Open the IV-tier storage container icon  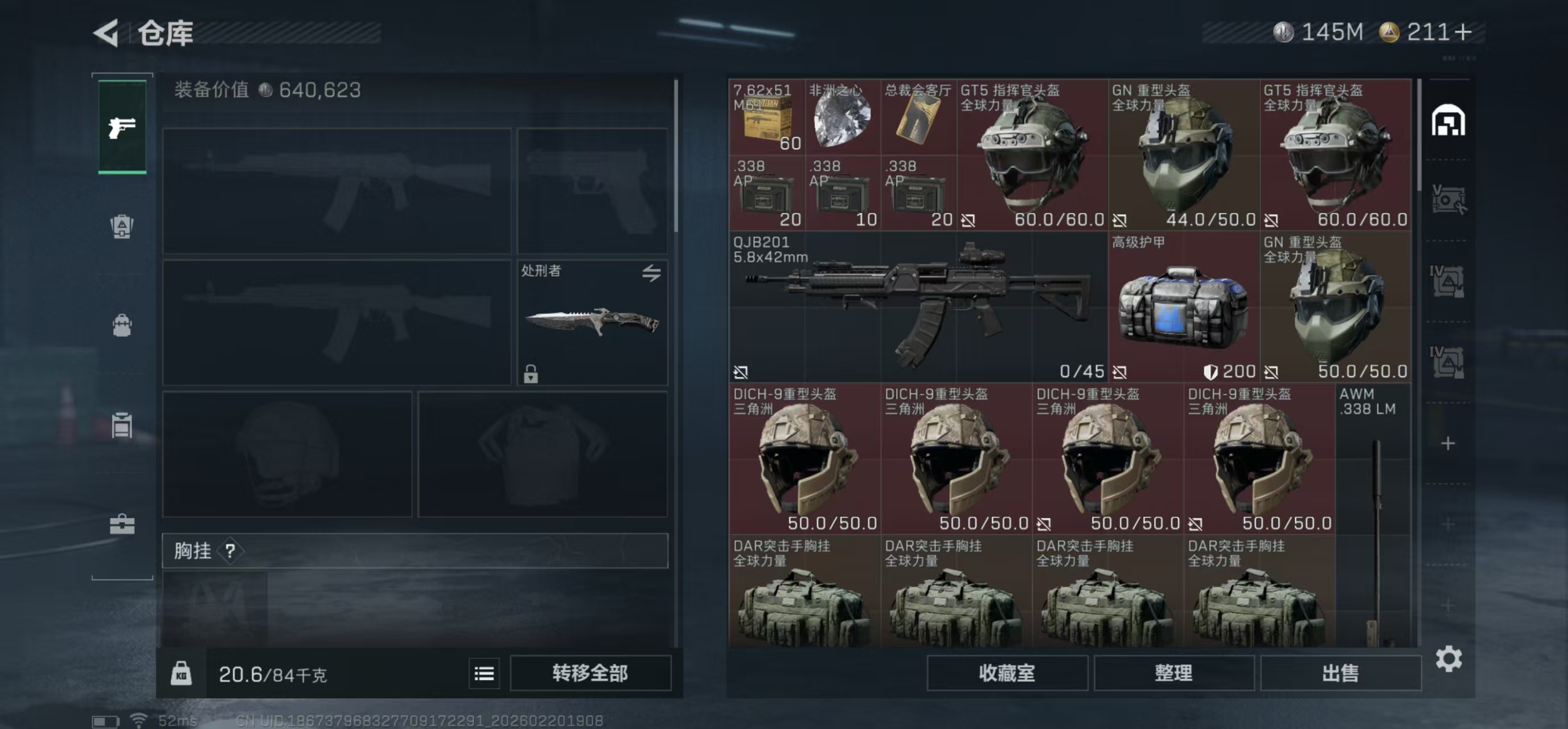tap(1448, 281)
